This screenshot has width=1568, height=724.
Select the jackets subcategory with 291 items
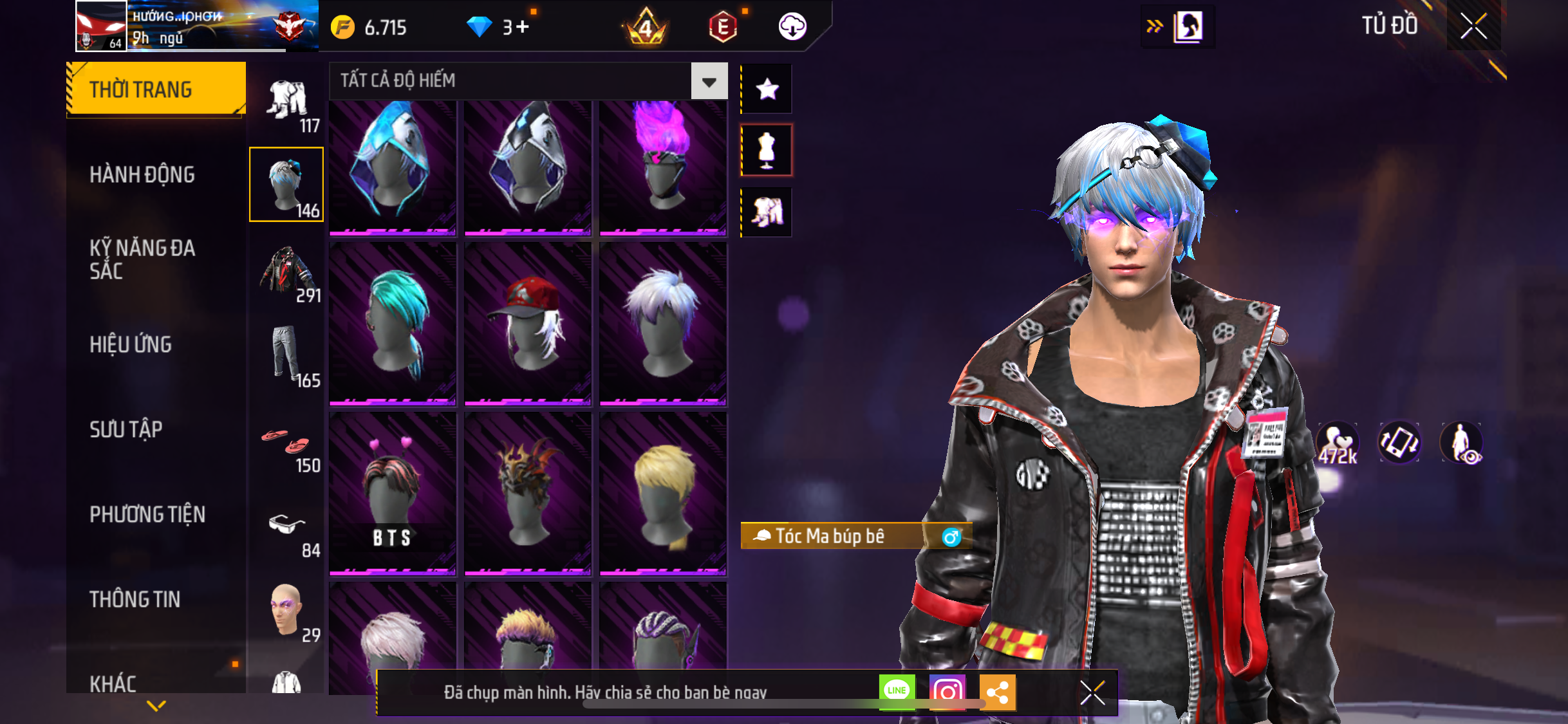coord(288,272)
